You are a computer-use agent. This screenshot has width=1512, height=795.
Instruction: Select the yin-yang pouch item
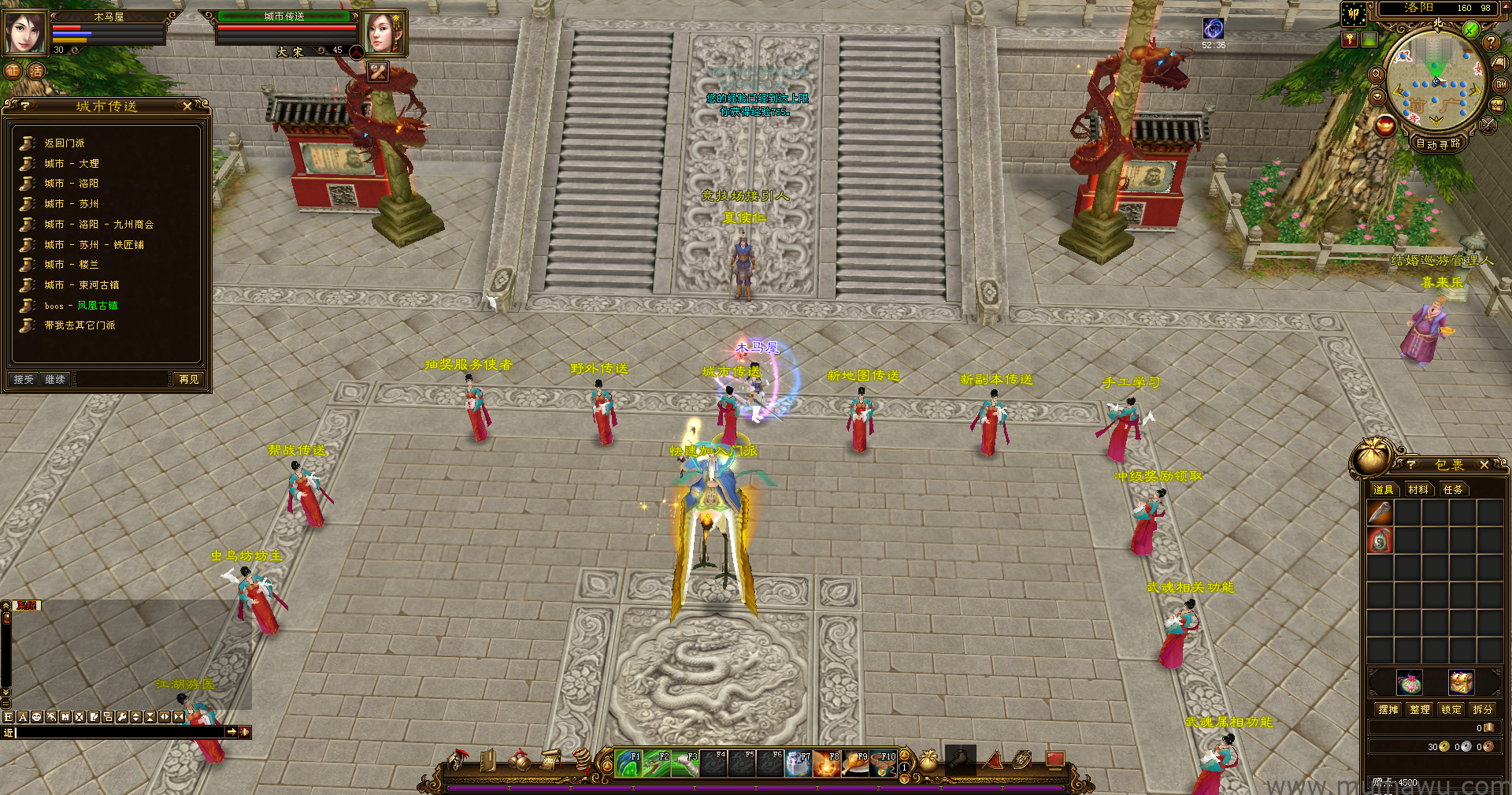pyautogui.click(x=1380, y=541)
